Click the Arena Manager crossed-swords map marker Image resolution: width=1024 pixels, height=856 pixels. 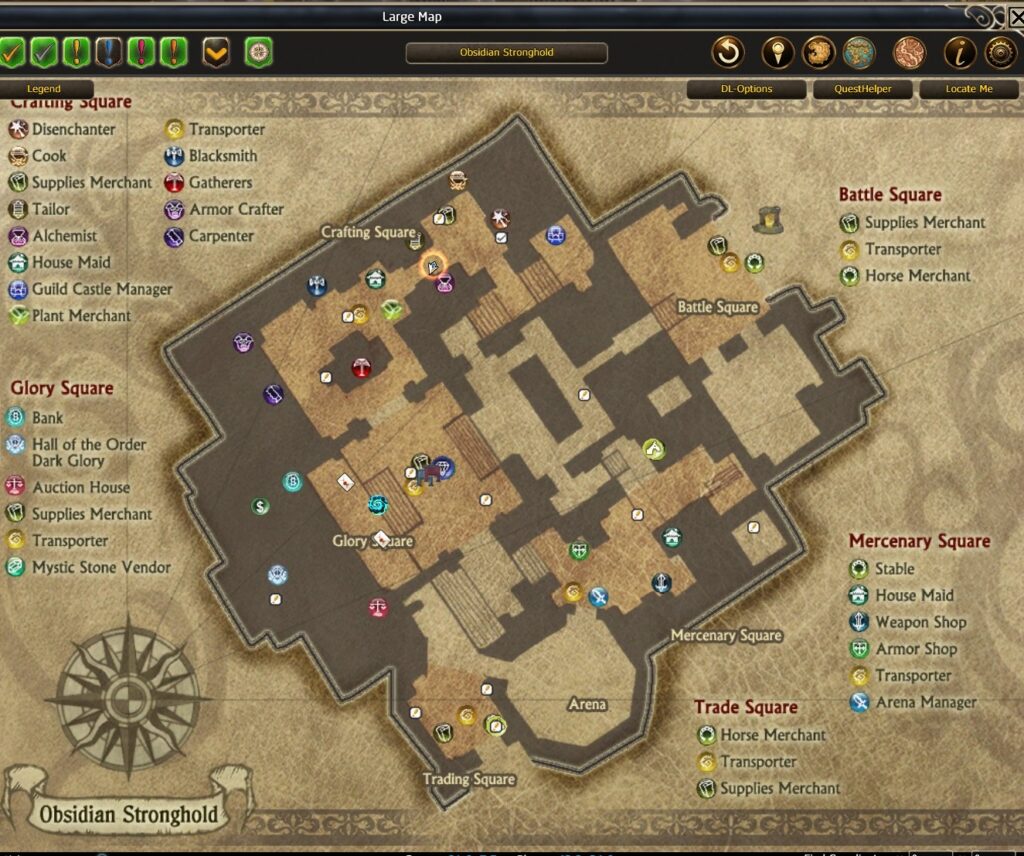[598, 597]
